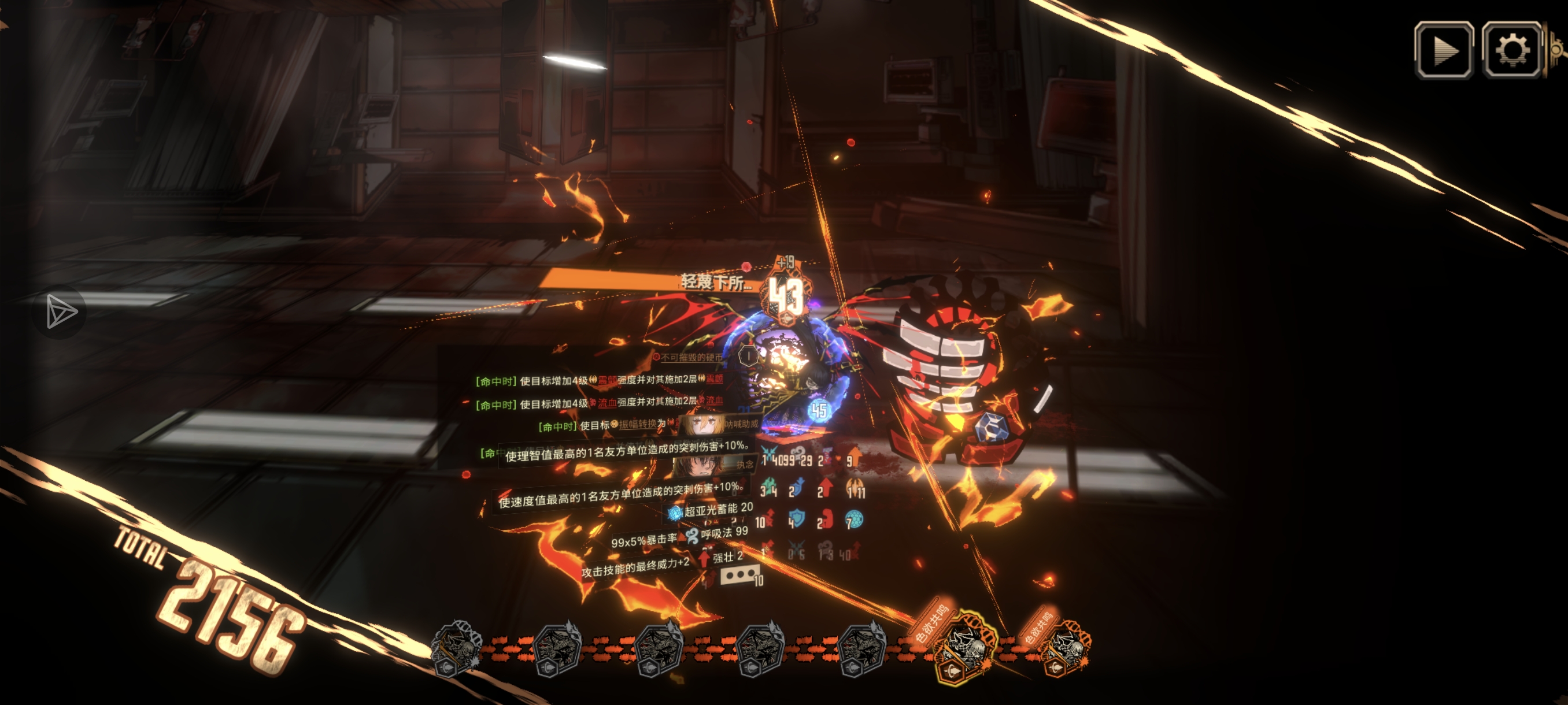This screenshot has width=1568, height=705.
Task: Toggle the battle speed play button
Action: pyautogui.click(x=1443, y=50)
